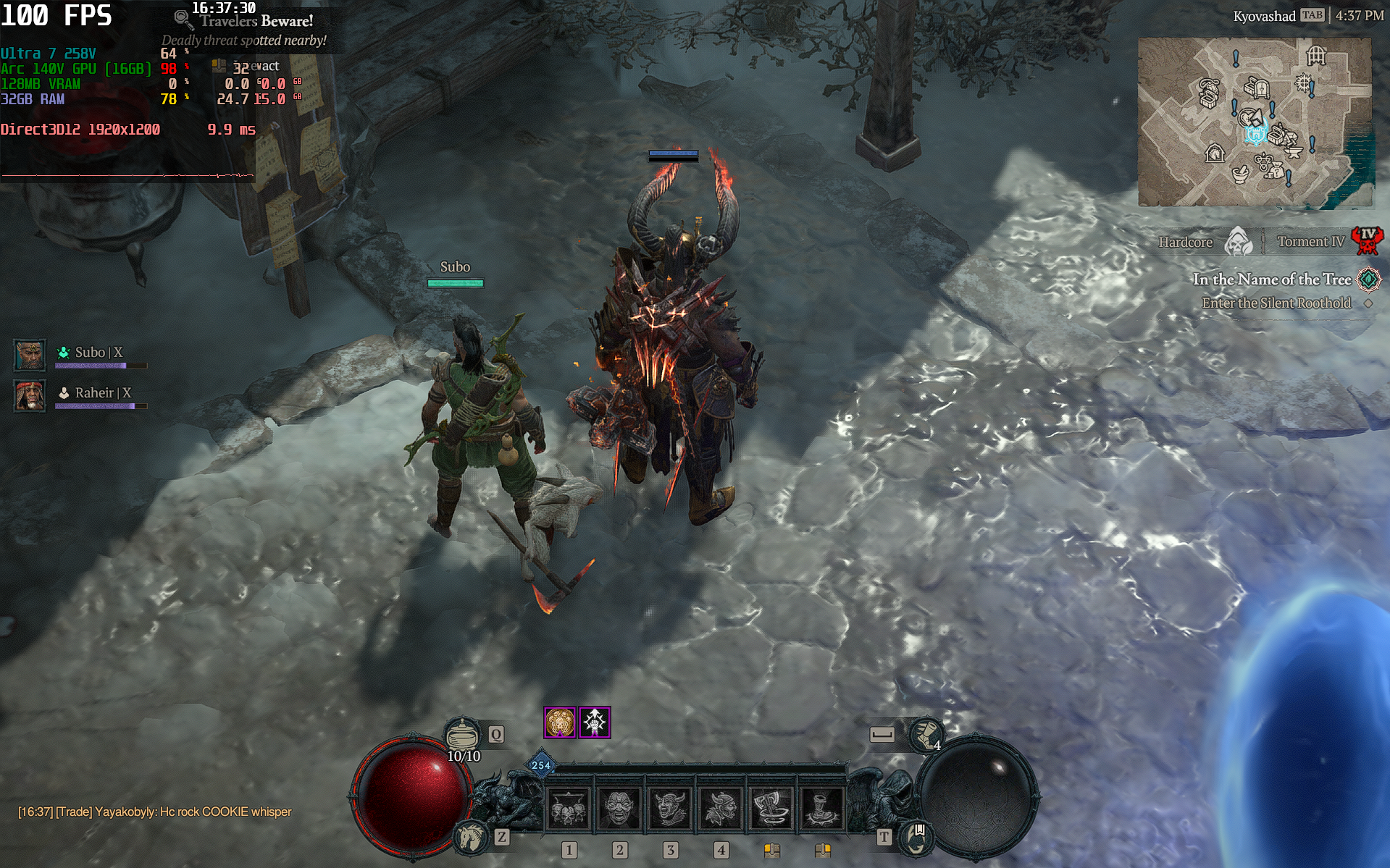Open the Trade chat message

pyautogui.click(x=154, y=812)
